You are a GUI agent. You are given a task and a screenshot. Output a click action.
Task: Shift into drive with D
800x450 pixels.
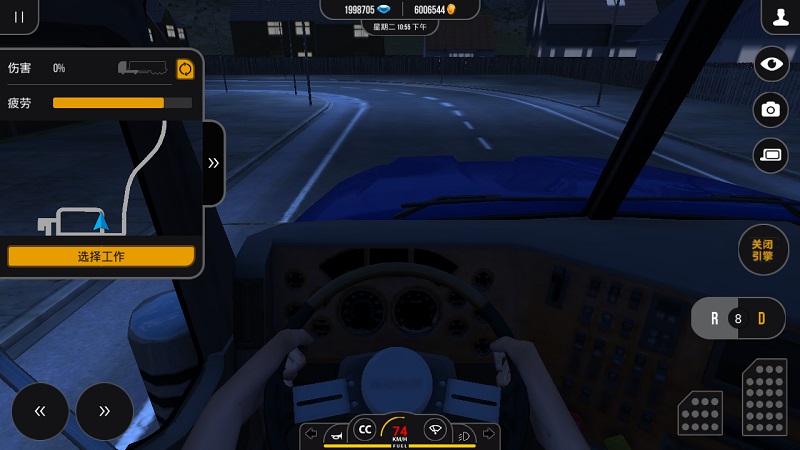pos(762,319)
